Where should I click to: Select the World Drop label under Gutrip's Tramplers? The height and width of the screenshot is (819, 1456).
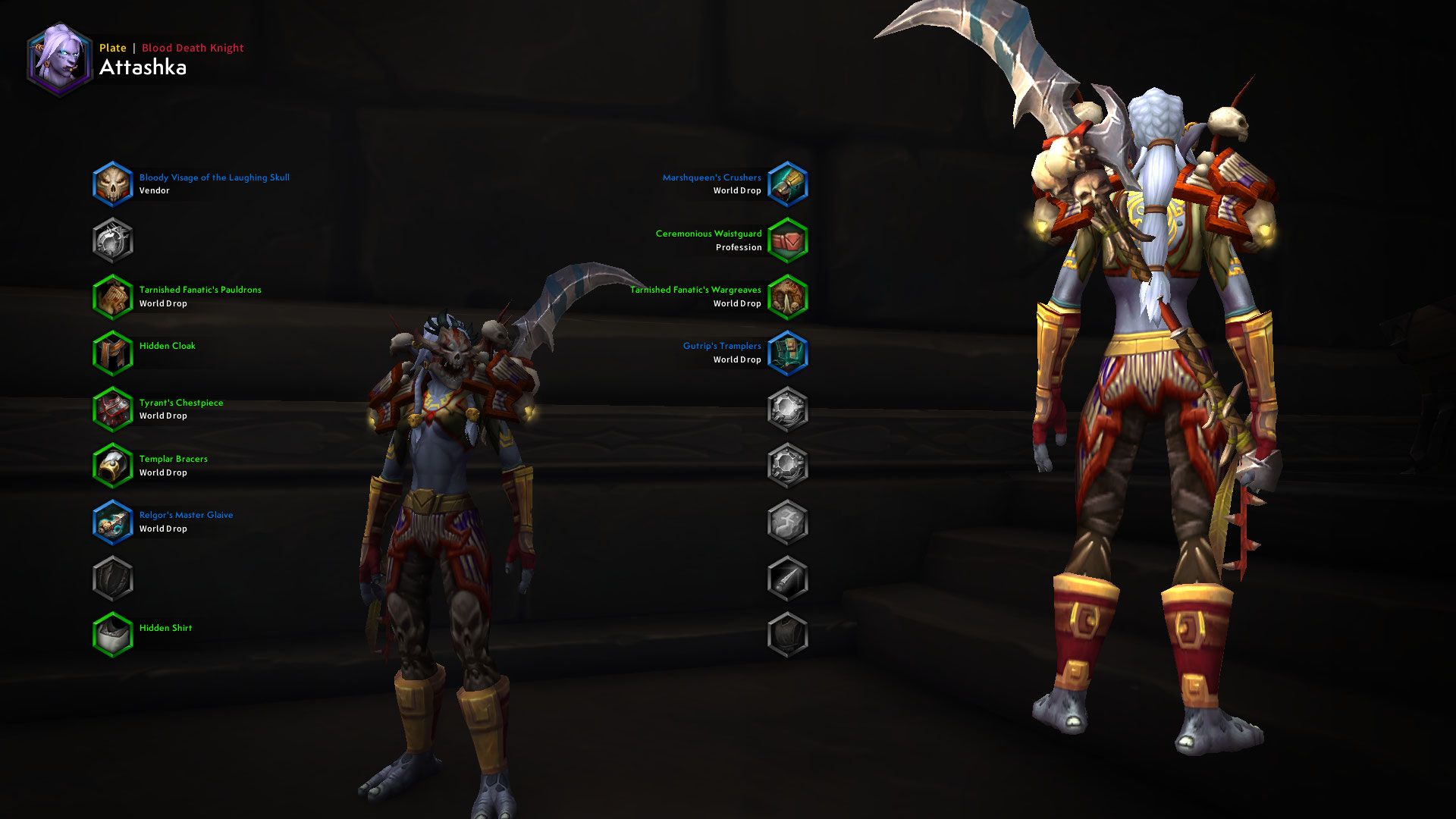point(737,359)
